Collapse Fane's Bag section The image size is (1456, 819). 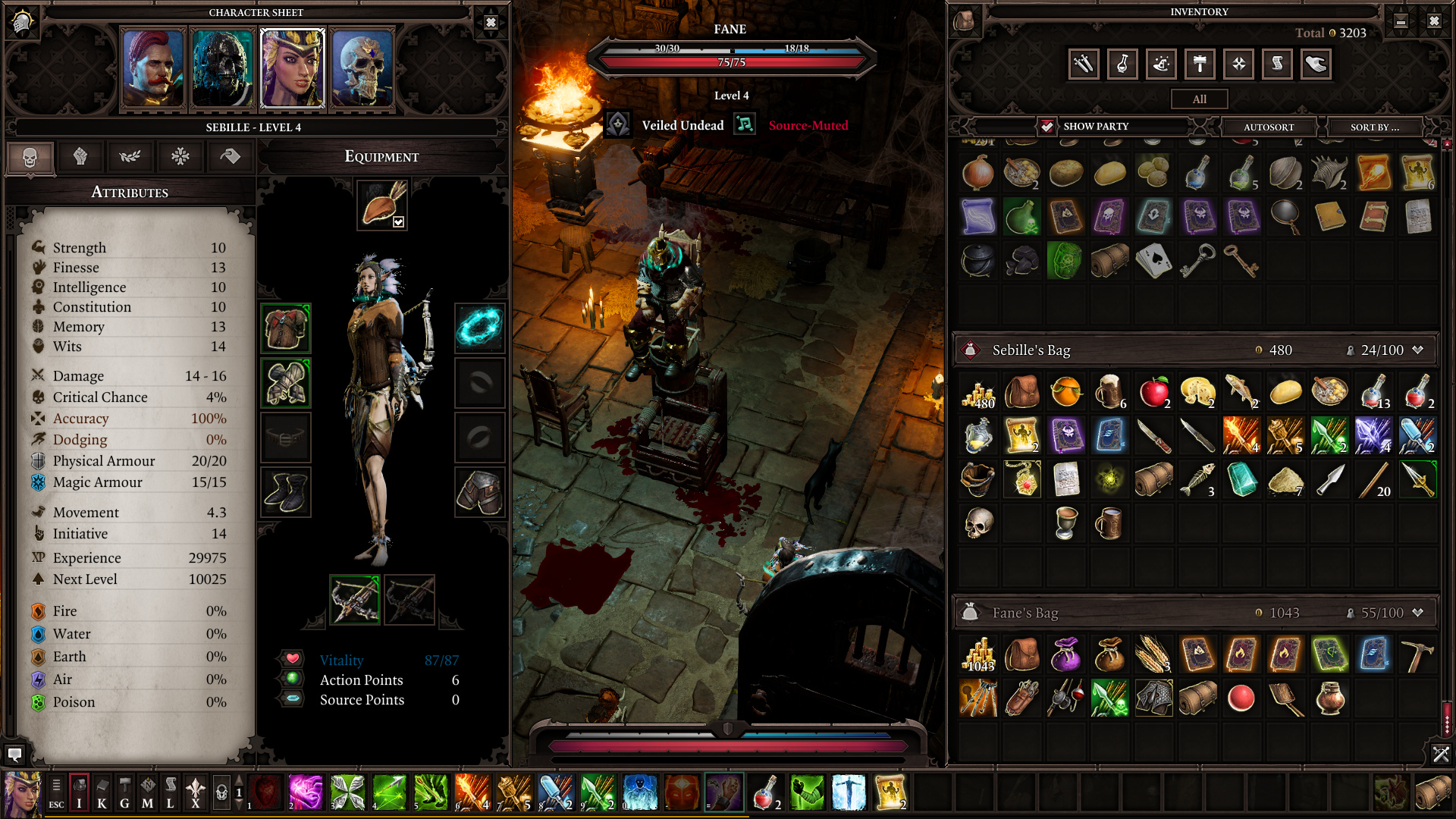point(1417,612)
